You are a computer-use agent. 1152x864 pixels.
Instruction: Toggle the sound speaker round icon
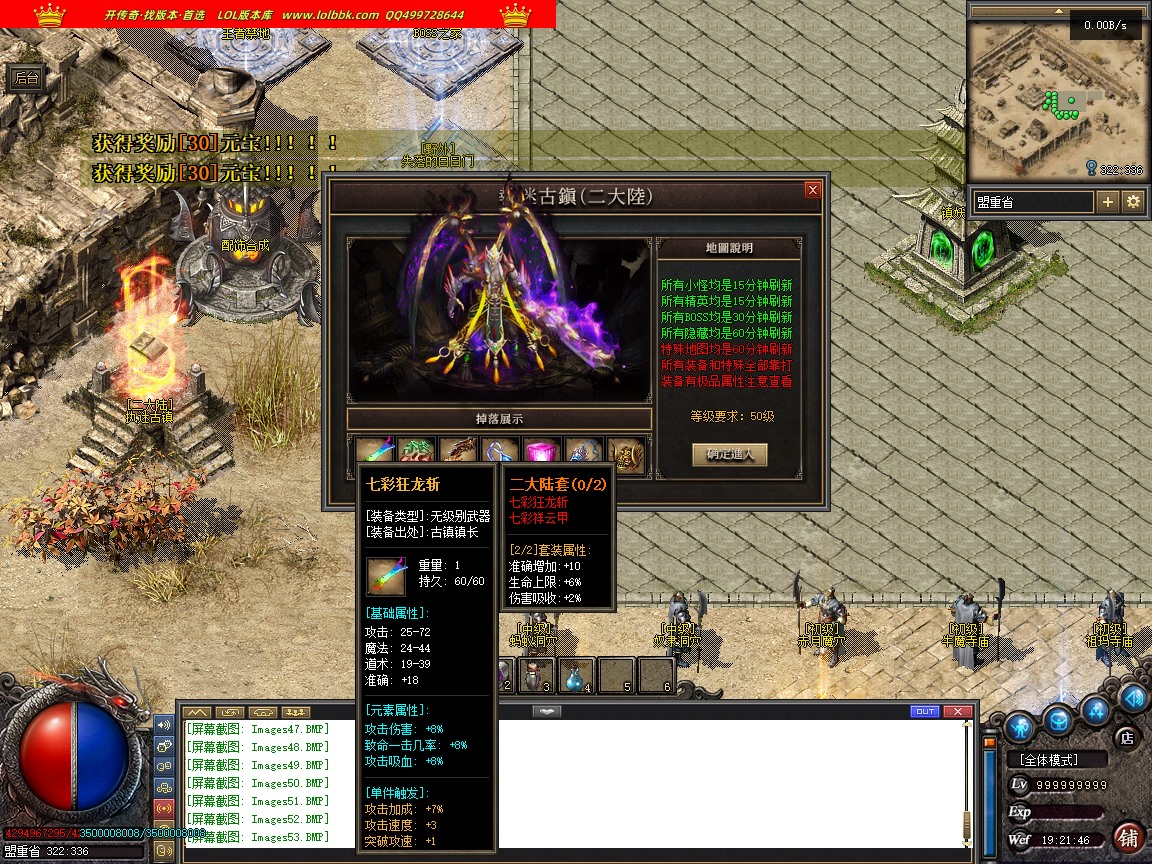click(1134, 697)
